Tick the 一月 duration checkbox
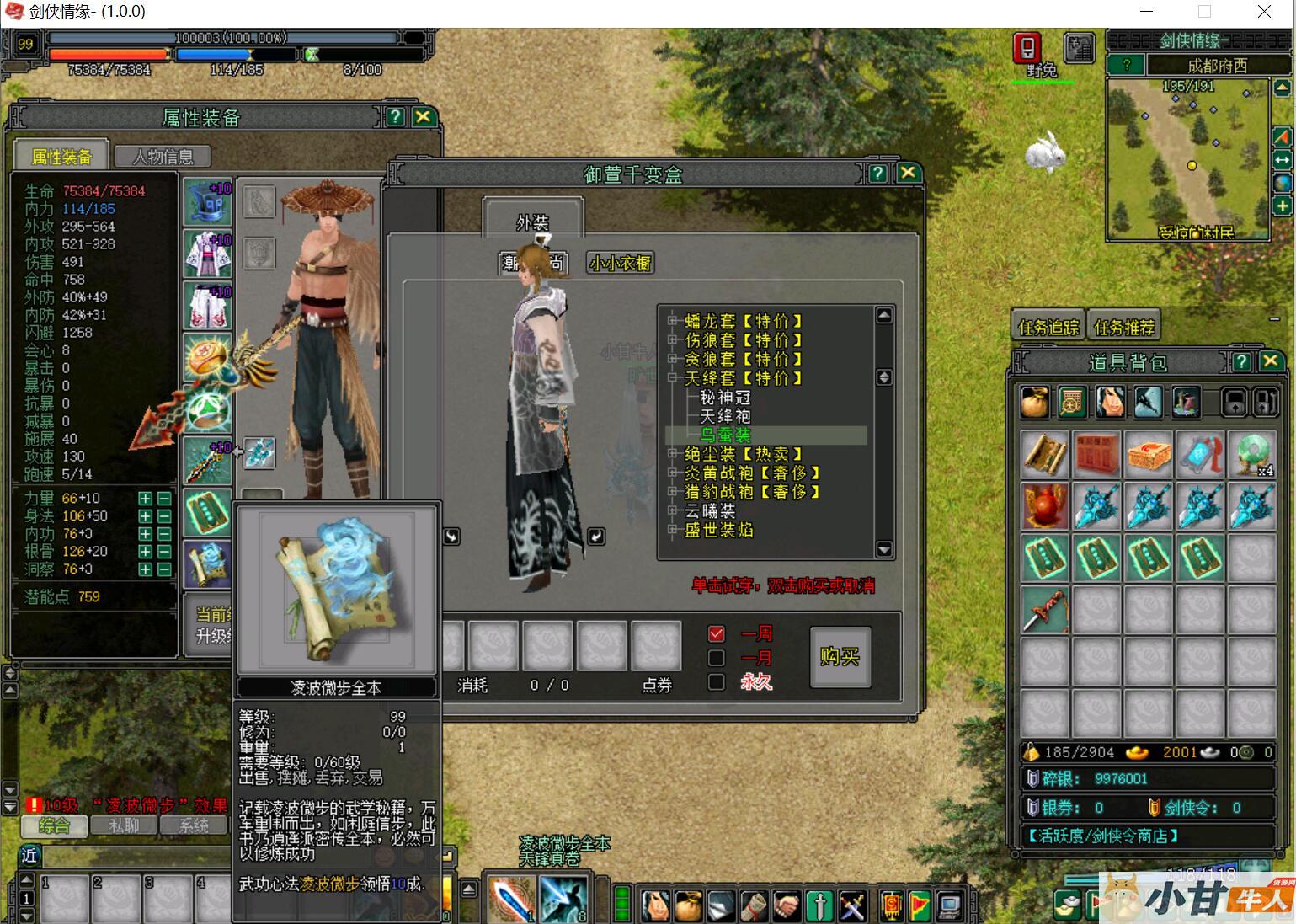Screen dimensions: 1296x924 717,658
